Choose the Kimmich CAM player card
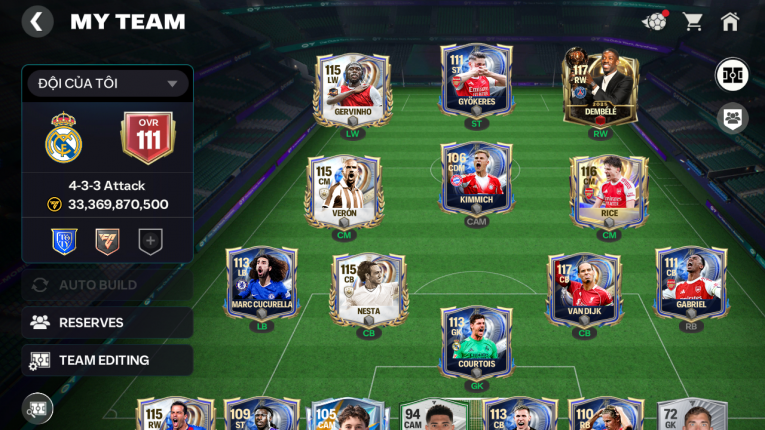Screen dimensions: 765x430 click(477, 179)
